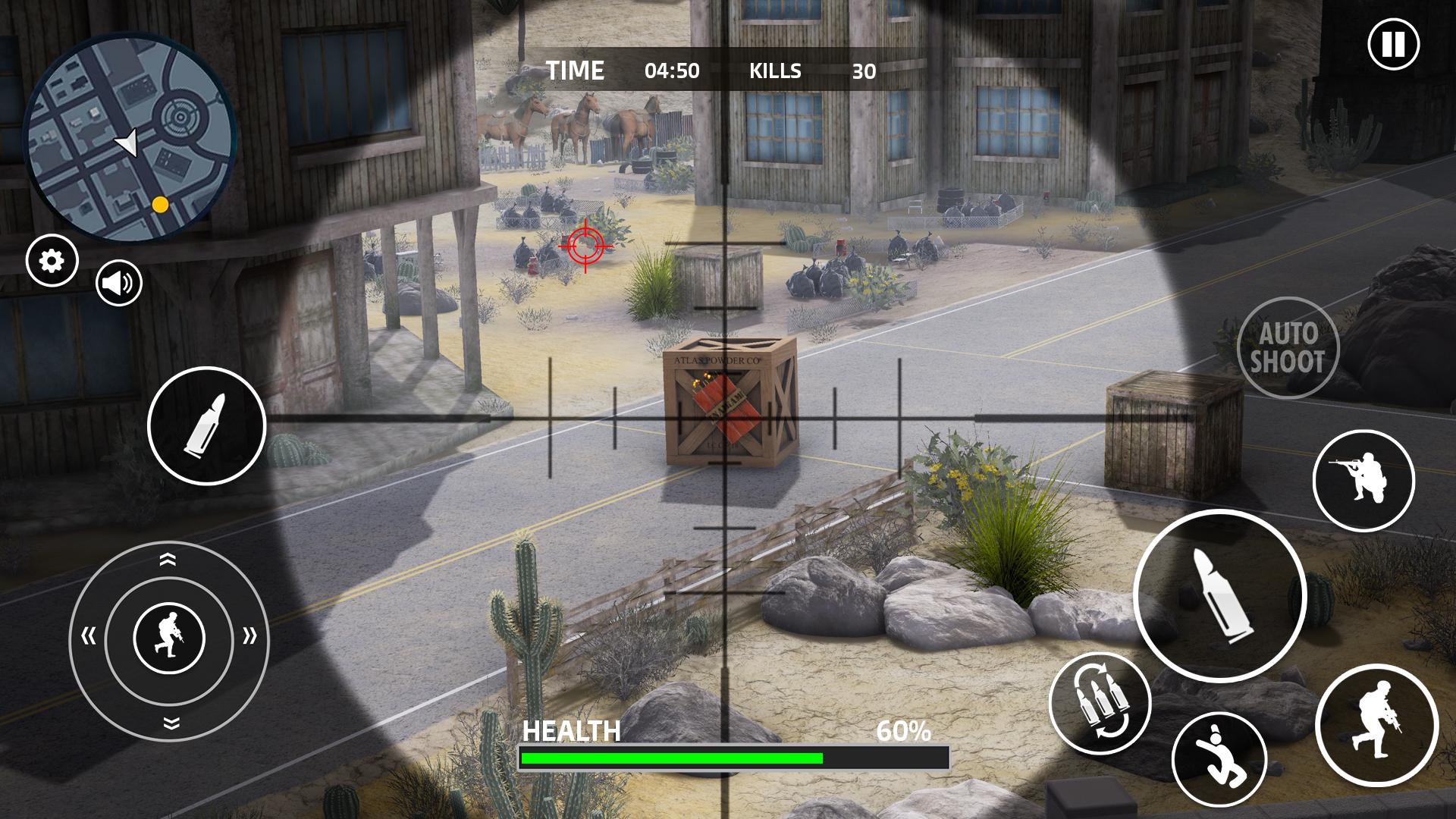Strafe left using the joystick left arrow

(89, 636)
